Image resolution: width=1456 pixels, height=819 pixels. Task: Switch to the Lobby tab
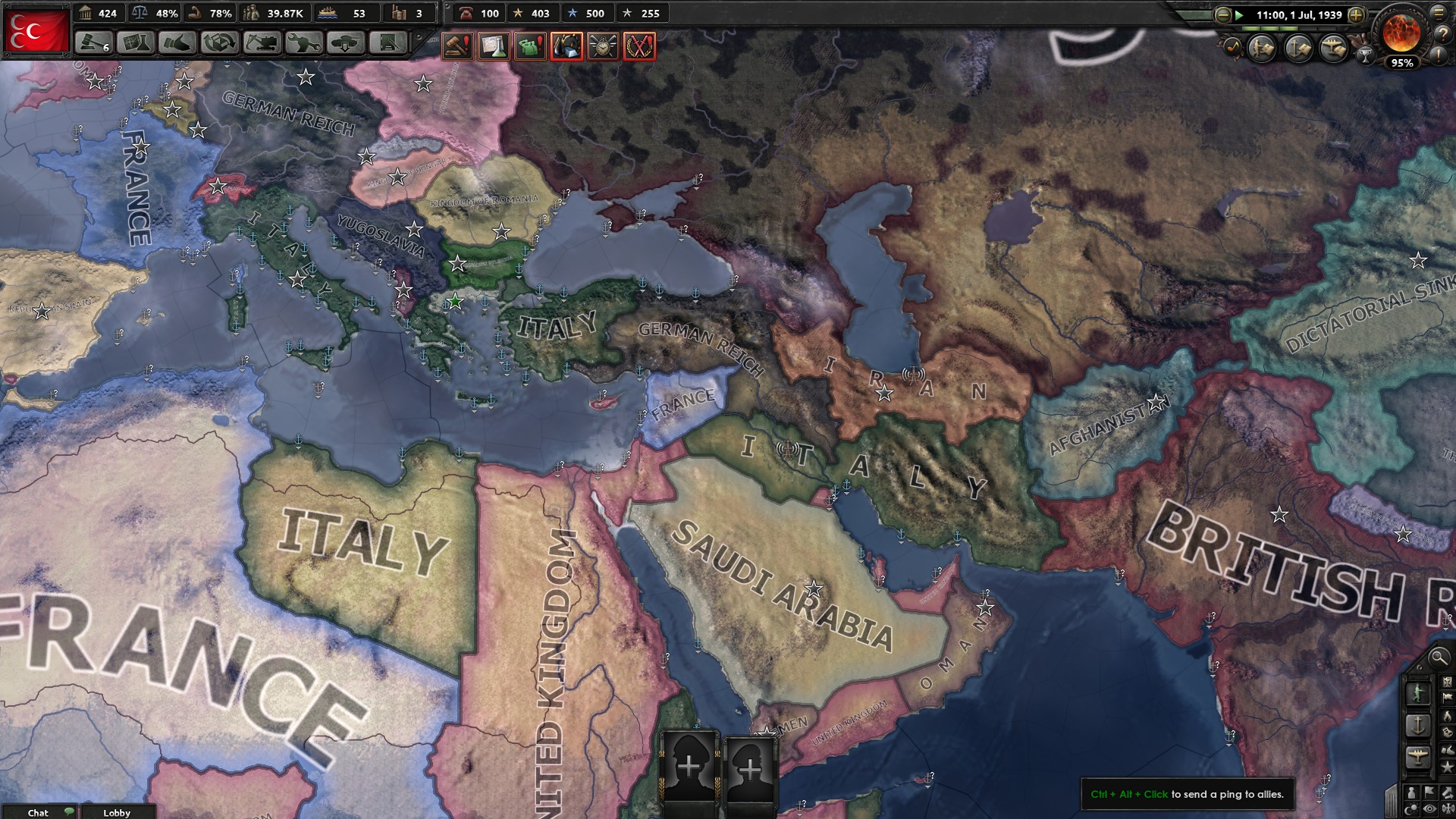point(118,813)
